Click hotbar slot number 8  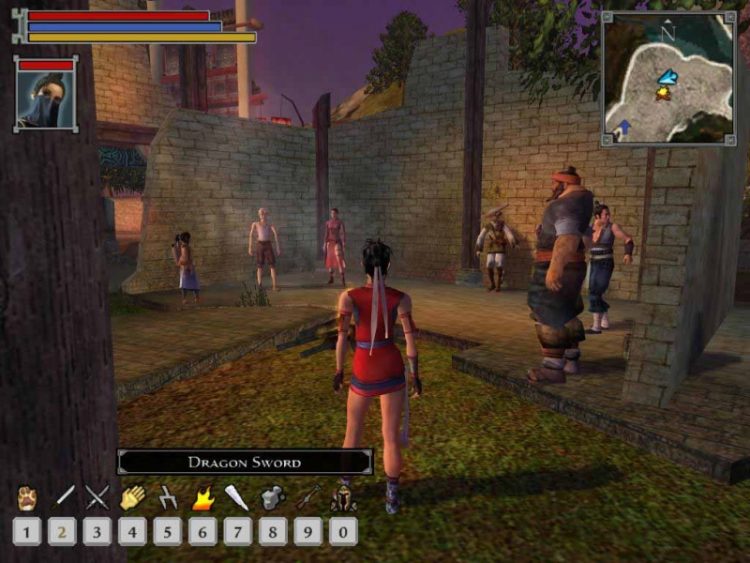273,530
